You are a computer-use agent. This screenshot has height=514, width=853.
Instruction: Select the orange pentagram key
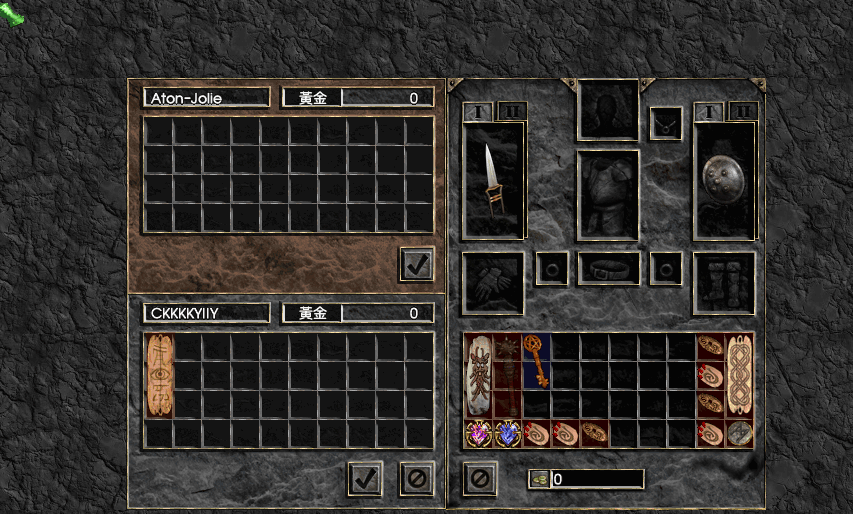[537, 361]
